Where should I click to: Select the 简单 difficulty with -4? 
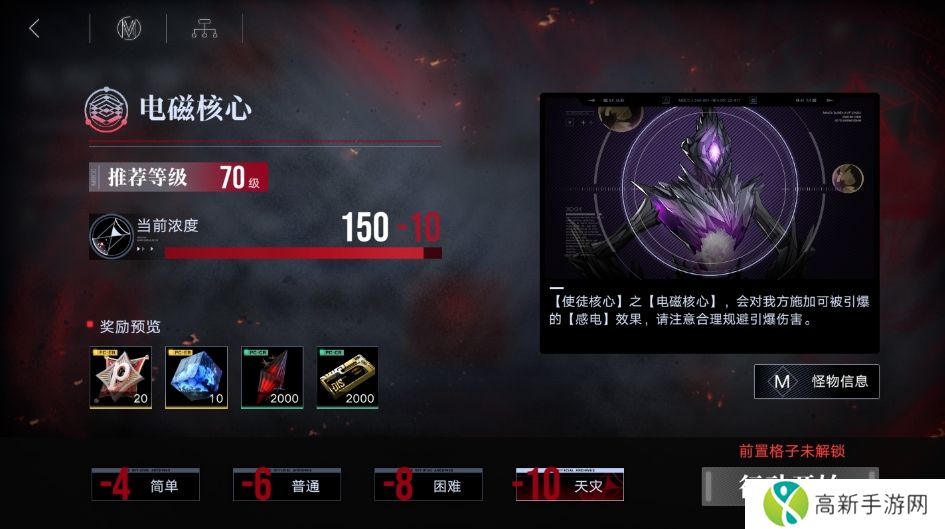(145, 485)
